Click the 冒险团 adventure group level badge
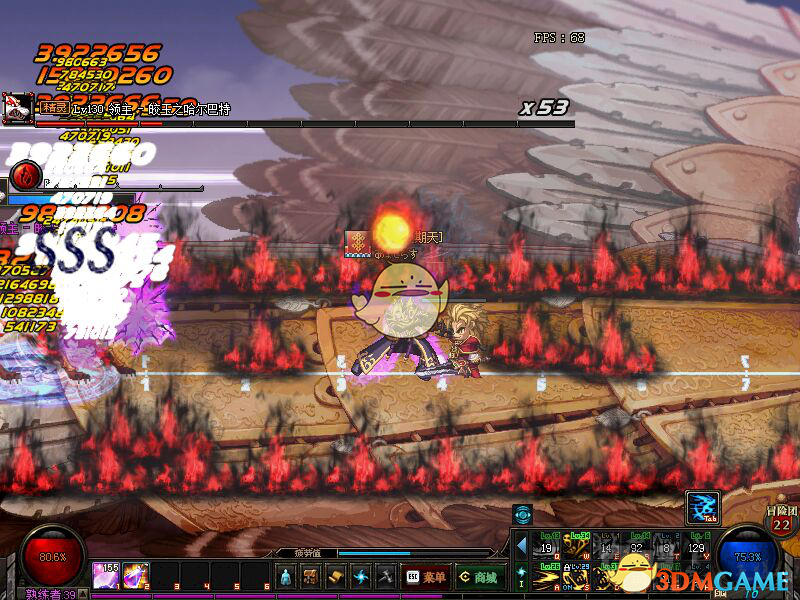The height and width of the screenshot is (600, 800). click(781, 520)
